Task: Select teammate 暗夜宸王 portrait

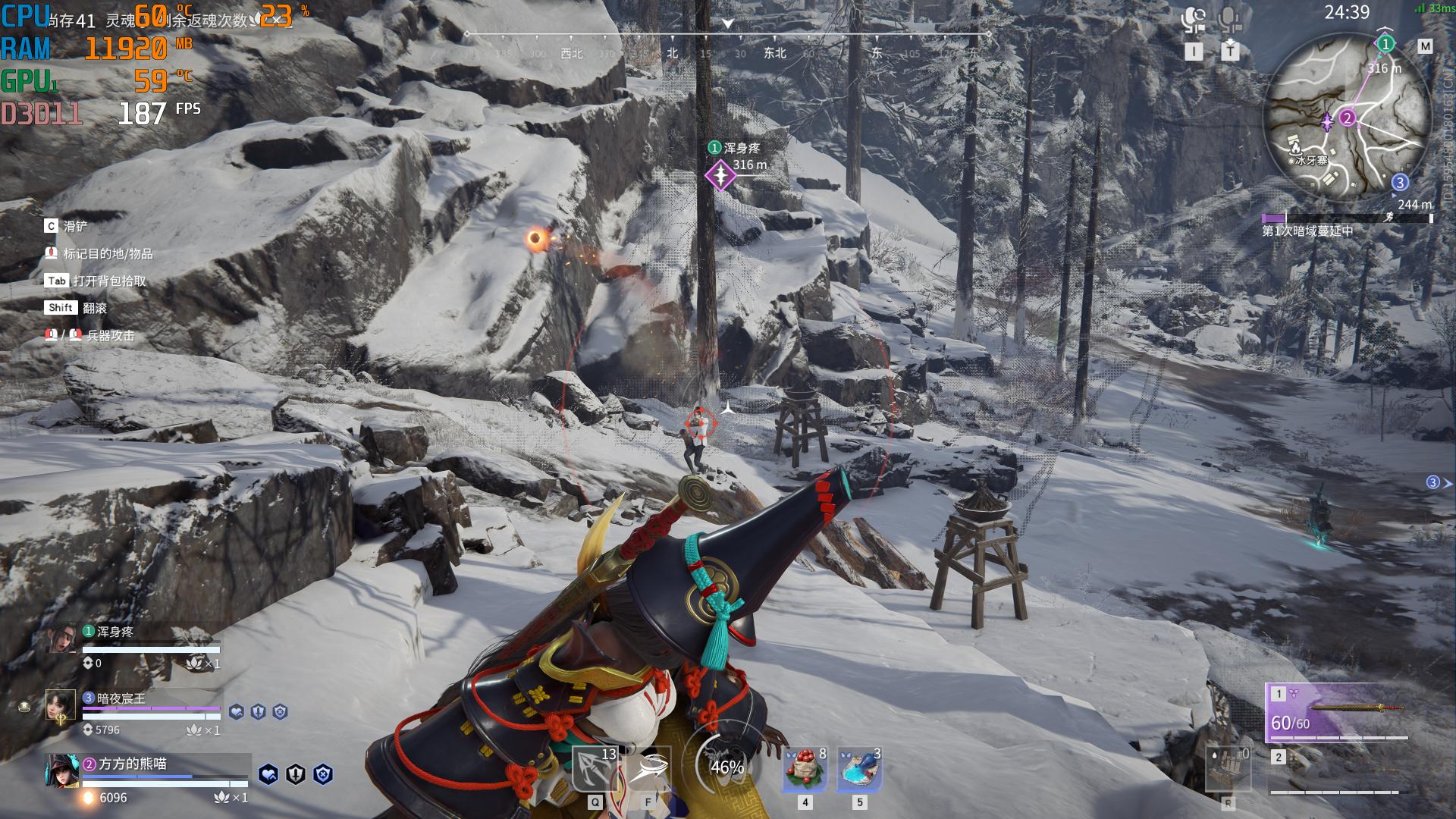Action: (x=61, y=706)
